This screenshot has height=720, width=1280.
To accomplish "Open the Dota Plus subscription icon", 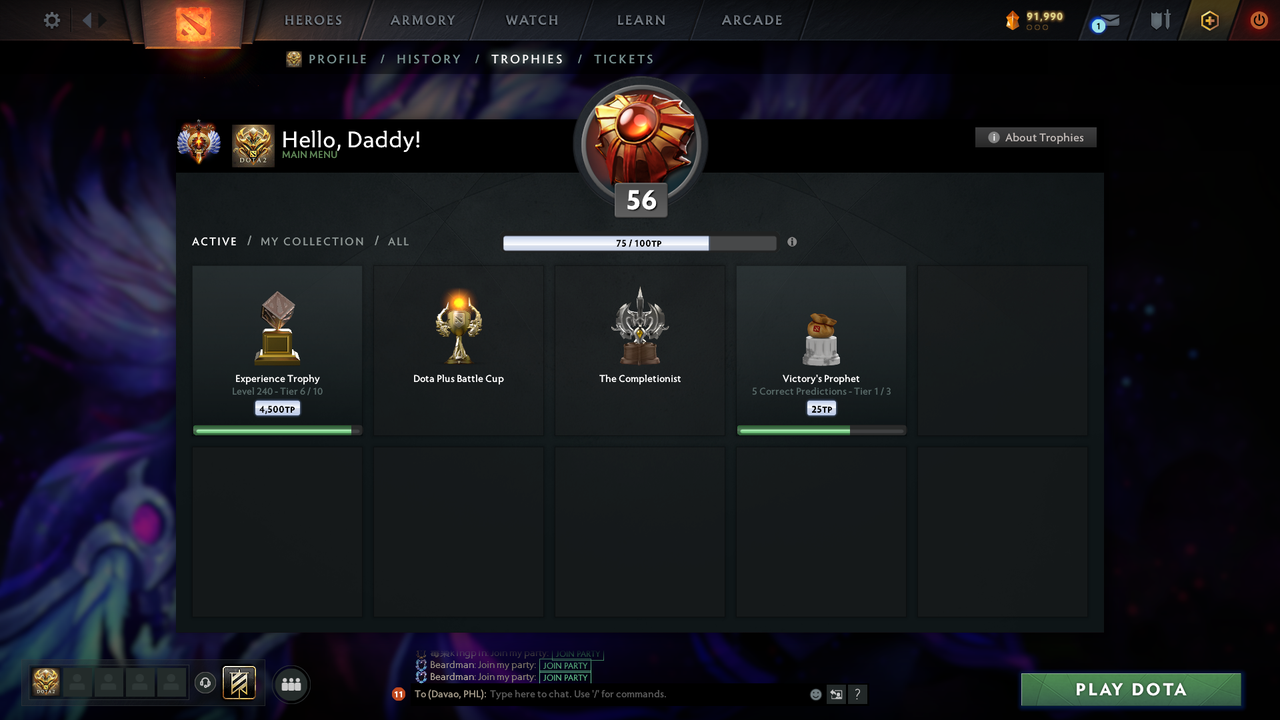I will [x=1208, y=19].
